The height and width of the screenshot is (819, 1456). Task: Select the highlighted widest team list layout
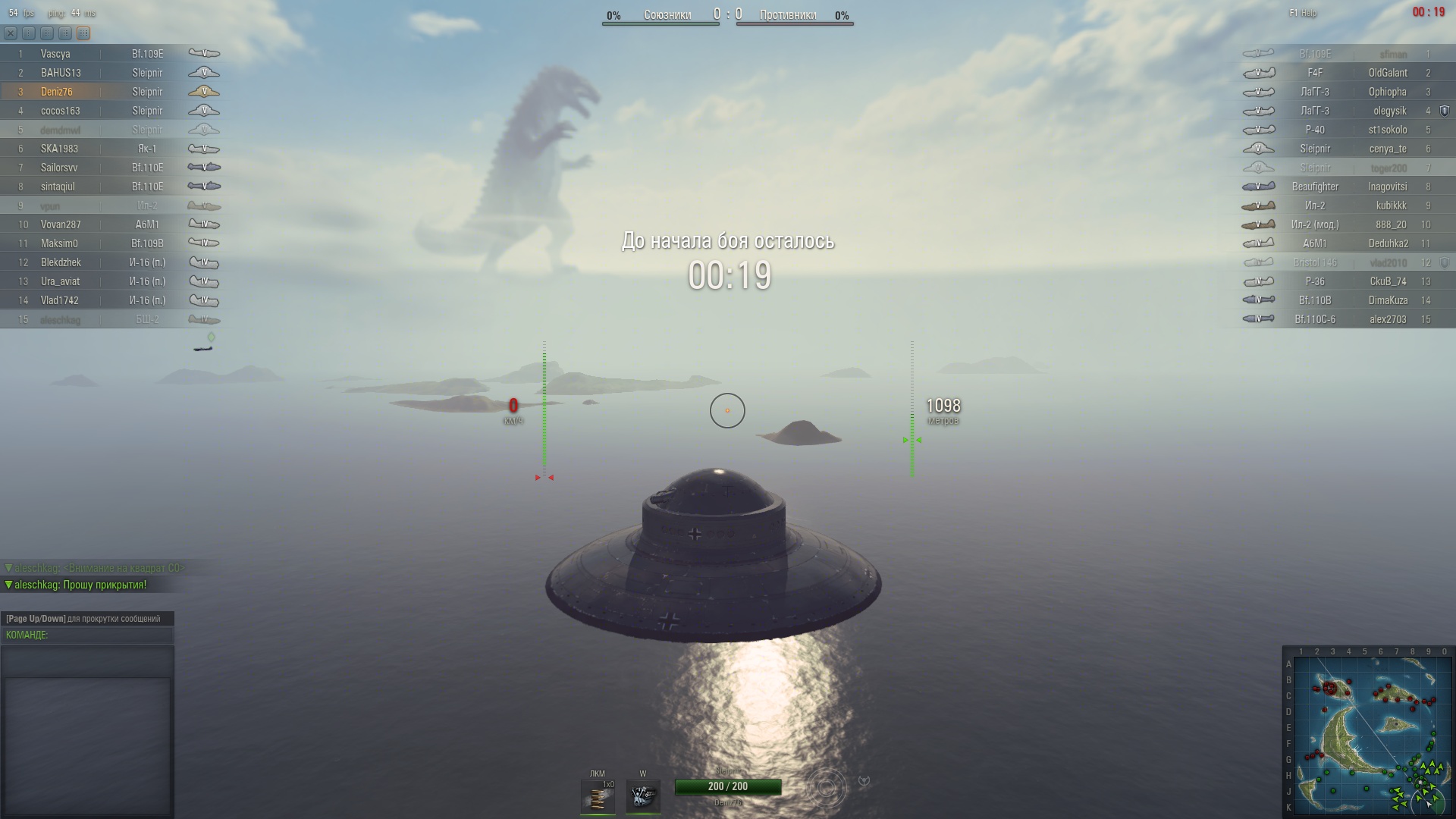(83, 33)
